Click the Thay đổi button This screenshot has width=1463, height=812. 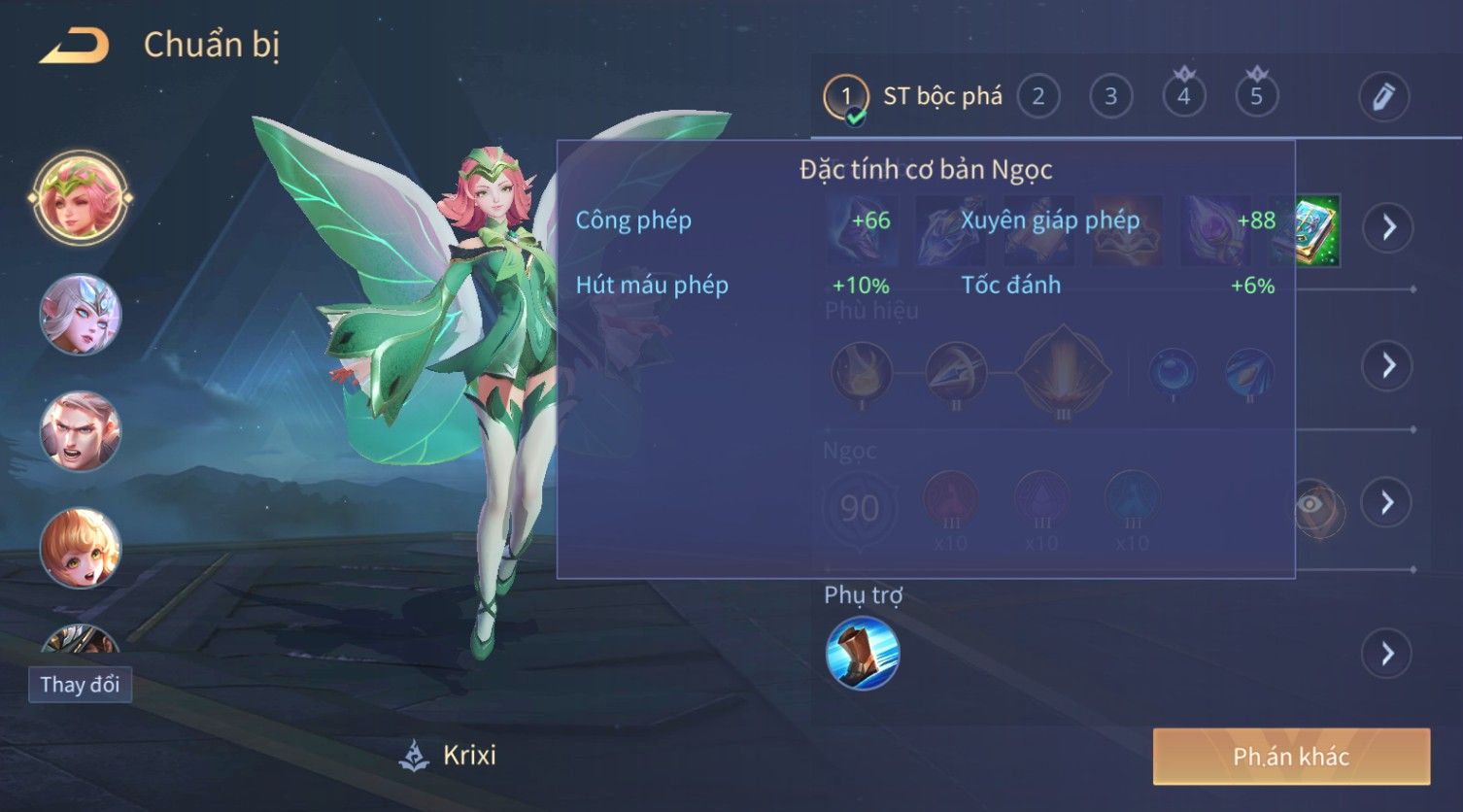[80, 685]
